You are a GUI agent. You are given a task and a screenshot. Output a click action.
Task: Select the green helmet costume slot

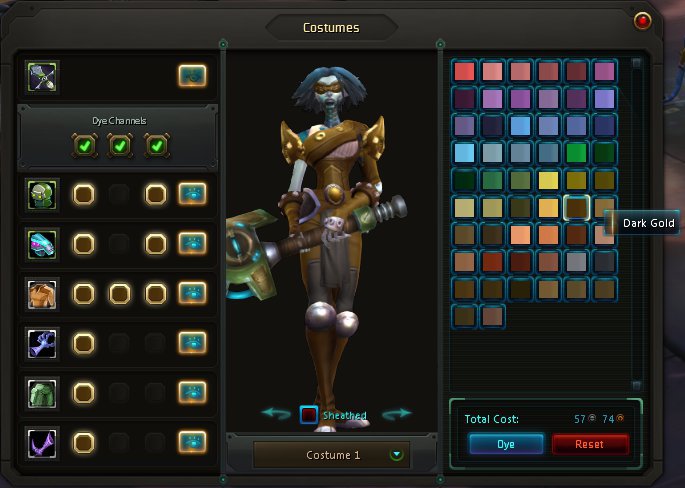click(43, 193)
